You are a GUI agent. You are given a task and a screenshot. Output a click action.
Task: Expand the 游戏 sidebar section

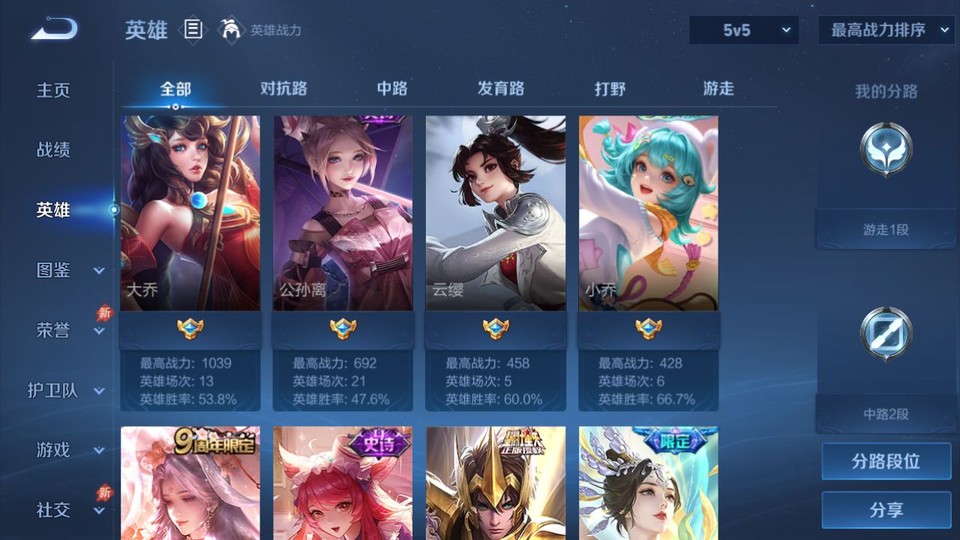click(x=68, y=450)
